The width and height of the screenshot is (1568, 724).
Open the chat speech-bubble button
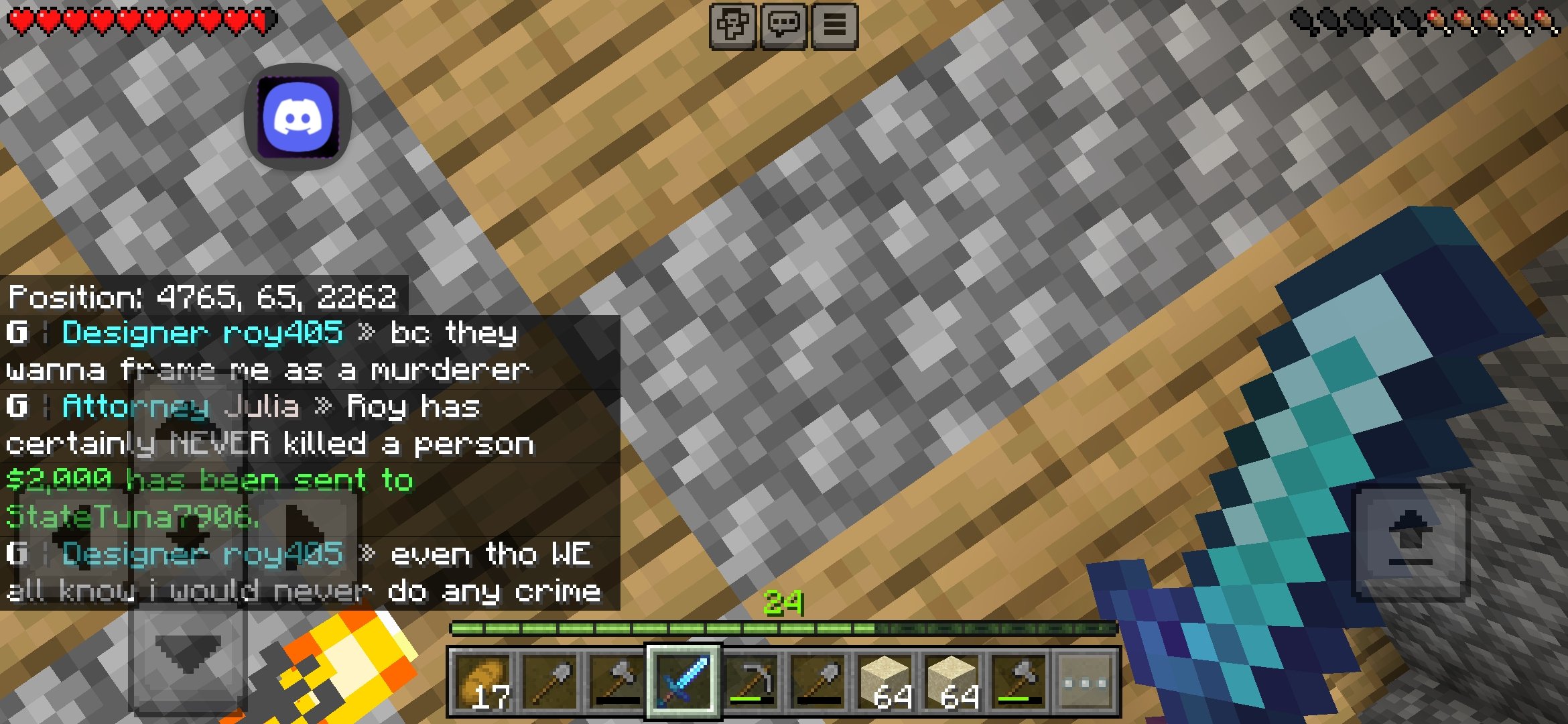coord(783,26)
